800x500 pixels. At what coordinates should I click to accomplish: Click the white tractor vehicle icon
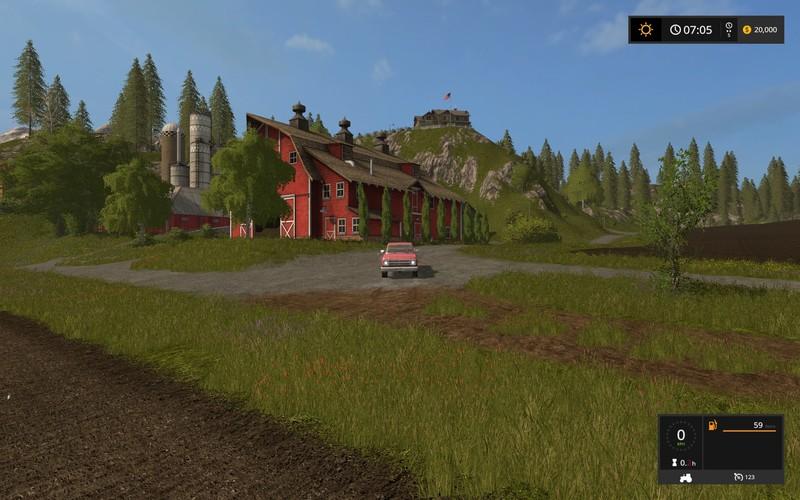coord(685,476)
